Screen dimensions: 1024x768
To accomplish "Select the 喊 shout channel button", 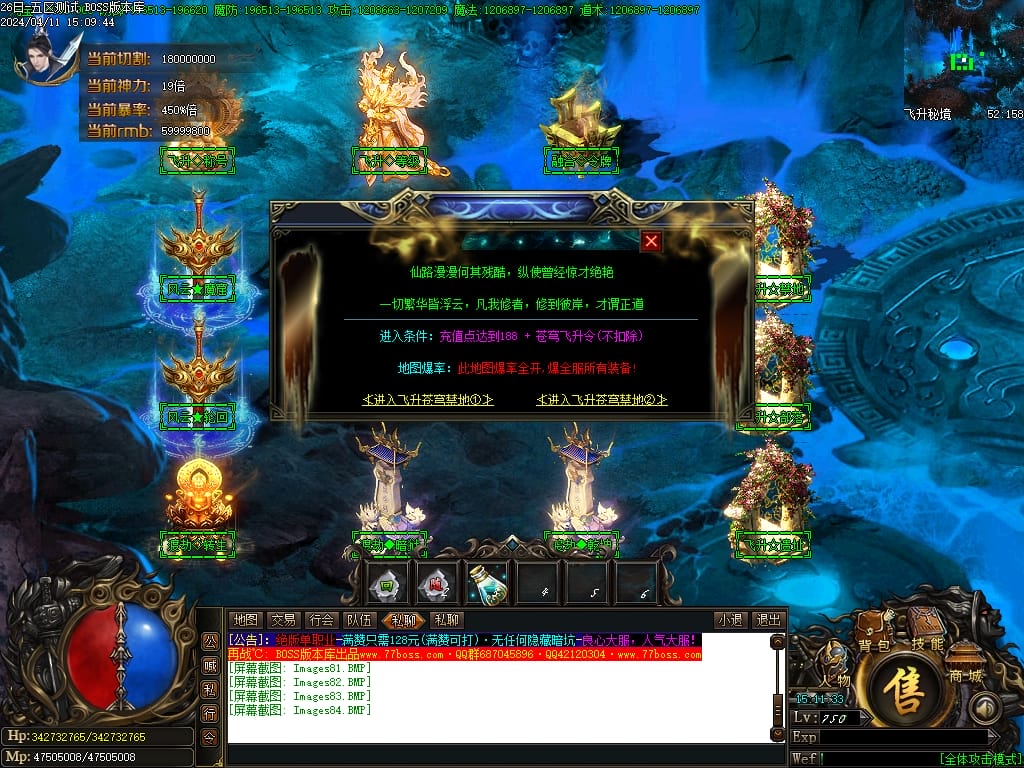I will coord(210,663).
